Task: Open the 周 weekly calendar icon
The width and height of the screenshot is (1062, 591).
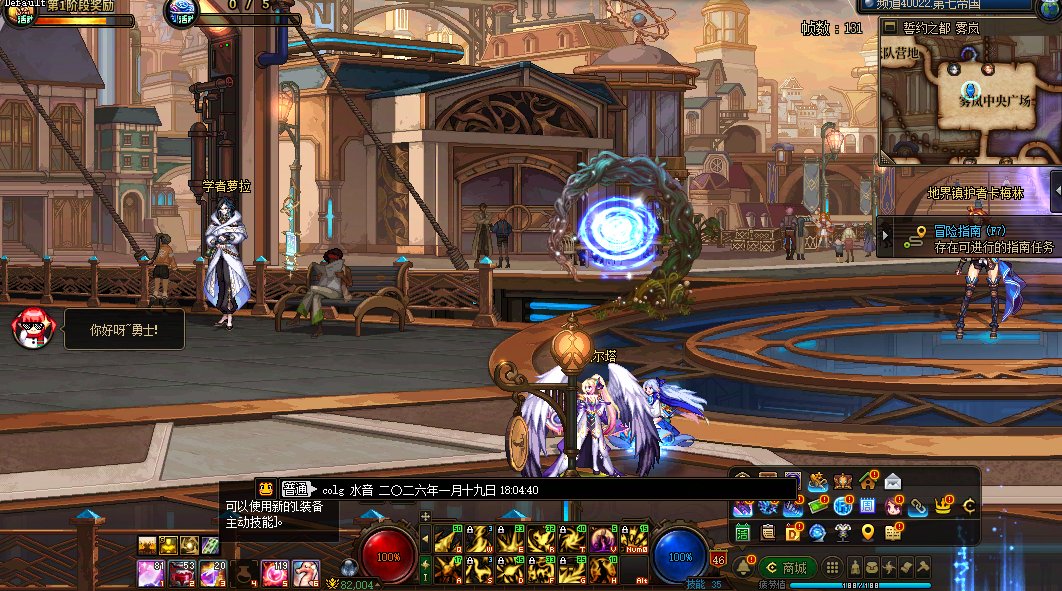Action: point(867,507)
